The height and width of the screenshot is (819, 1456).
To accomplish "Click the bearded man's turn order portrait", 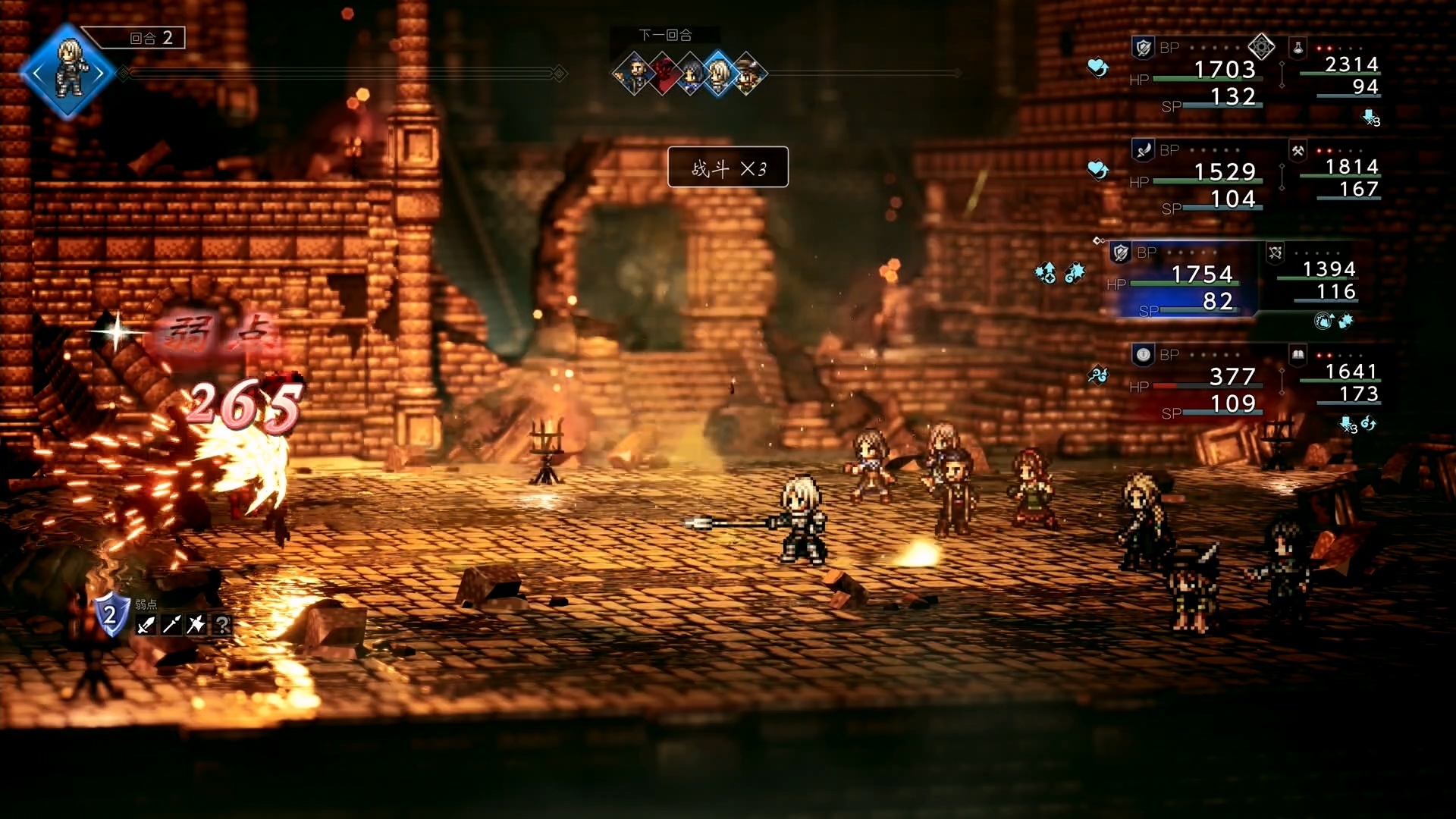I will [x=635, y=74].
